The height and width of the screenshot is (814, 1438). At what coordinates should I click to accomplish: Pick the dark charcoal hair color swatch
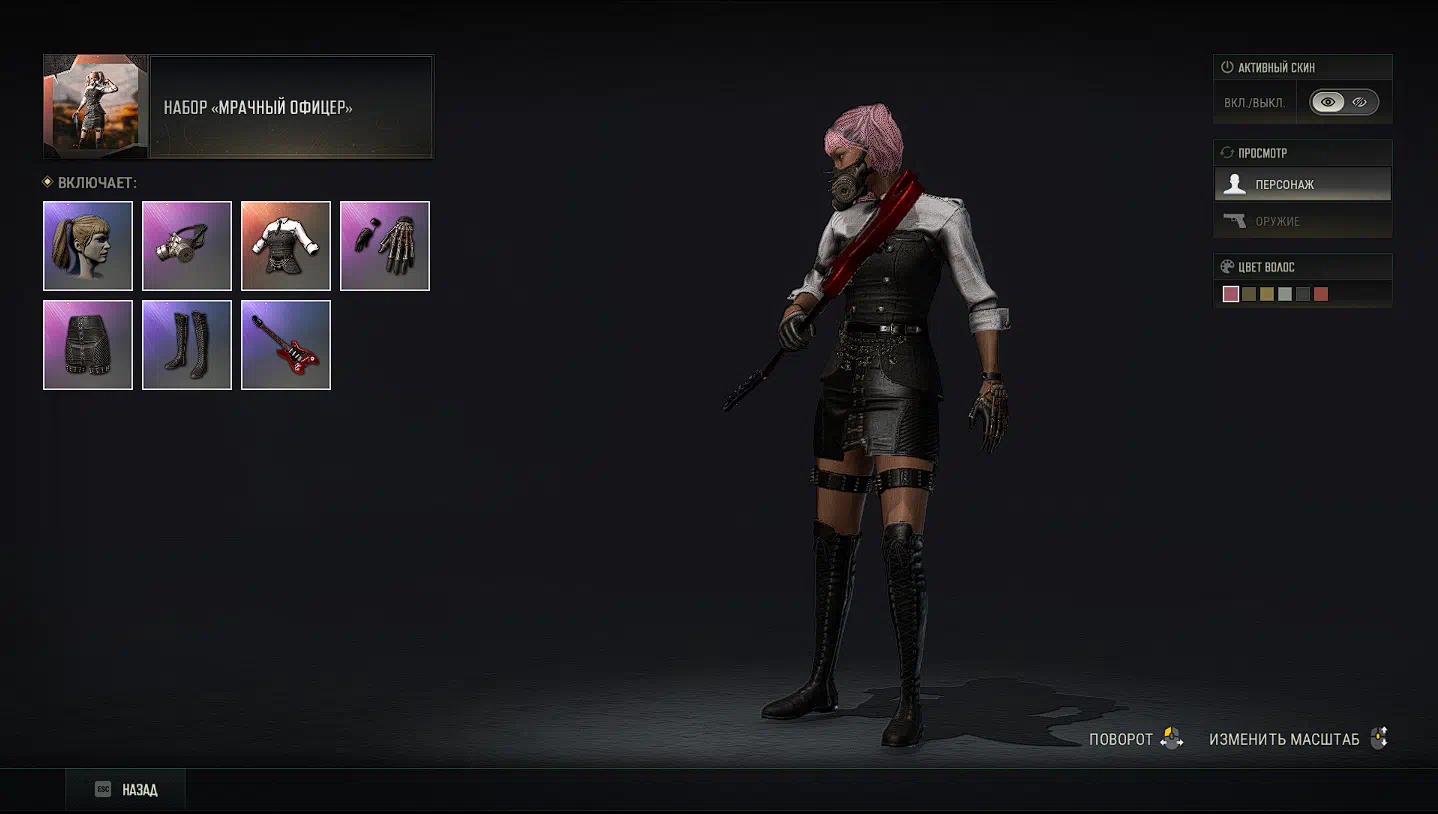coord(1303,294)
